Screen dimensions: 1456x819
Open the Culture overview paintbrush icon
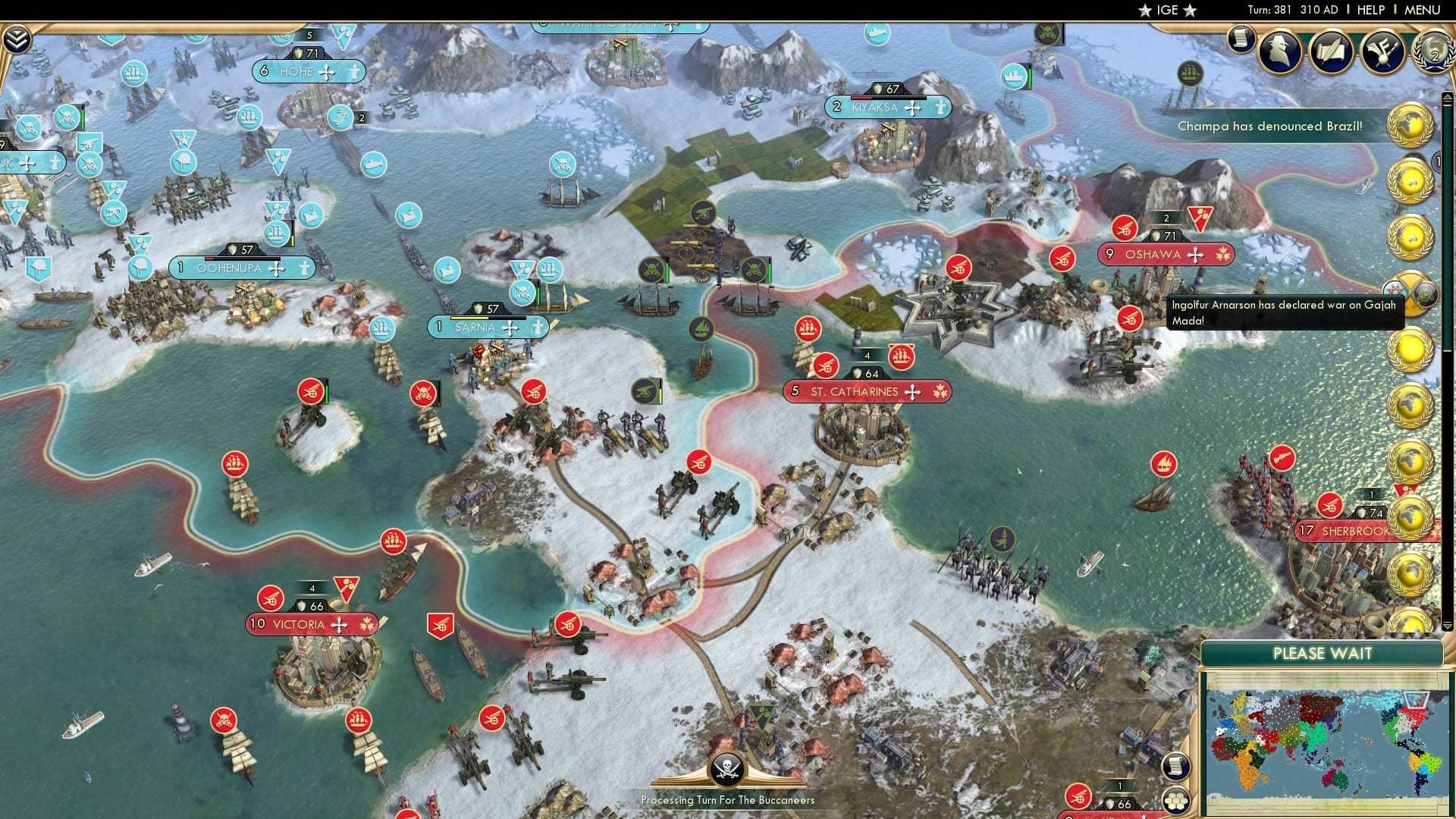[x=1382, y=51]
